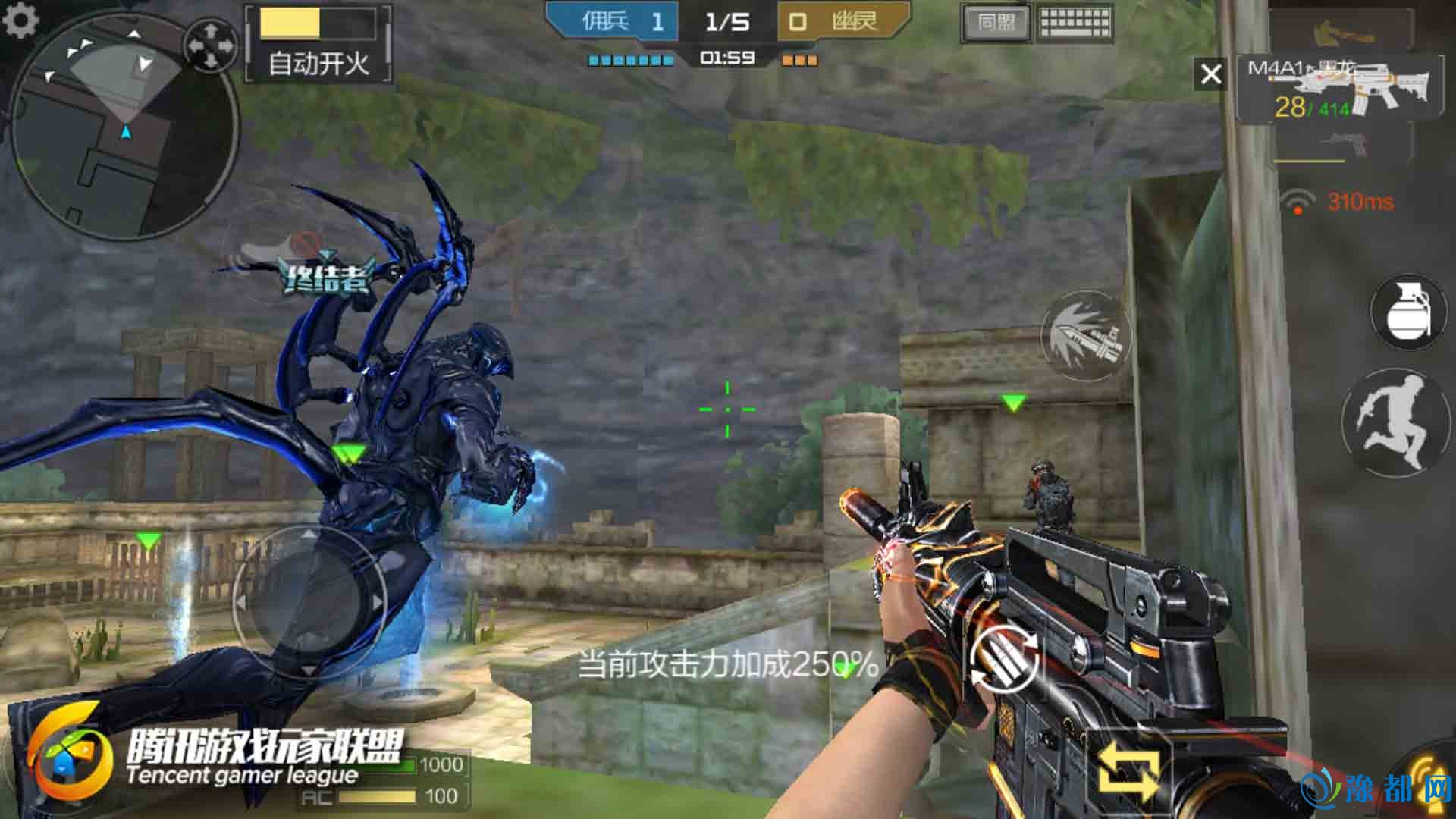Viewport: 1456px width, 819px height.
Task: Open the keyboard chat input button
Action: coord(1075,23)
